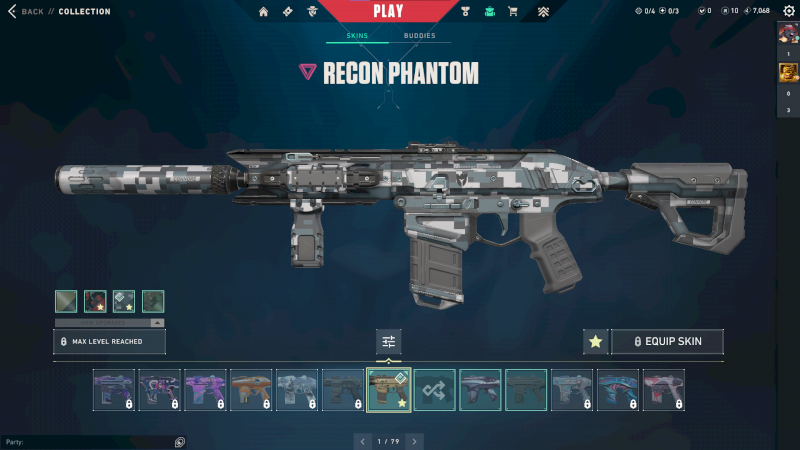Image resolution: width=800 pixels, height=450 pixels.
Task: Select the default dark phantom skin thumbnail
Action: pos(527,390)
